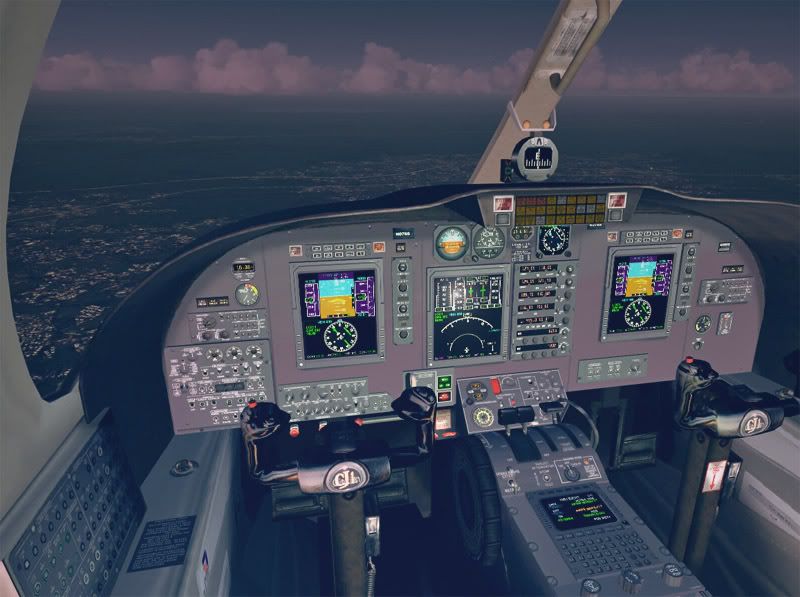
Task: Click the glareshield annunciator warning panel
Action: [x=560, y=209]
